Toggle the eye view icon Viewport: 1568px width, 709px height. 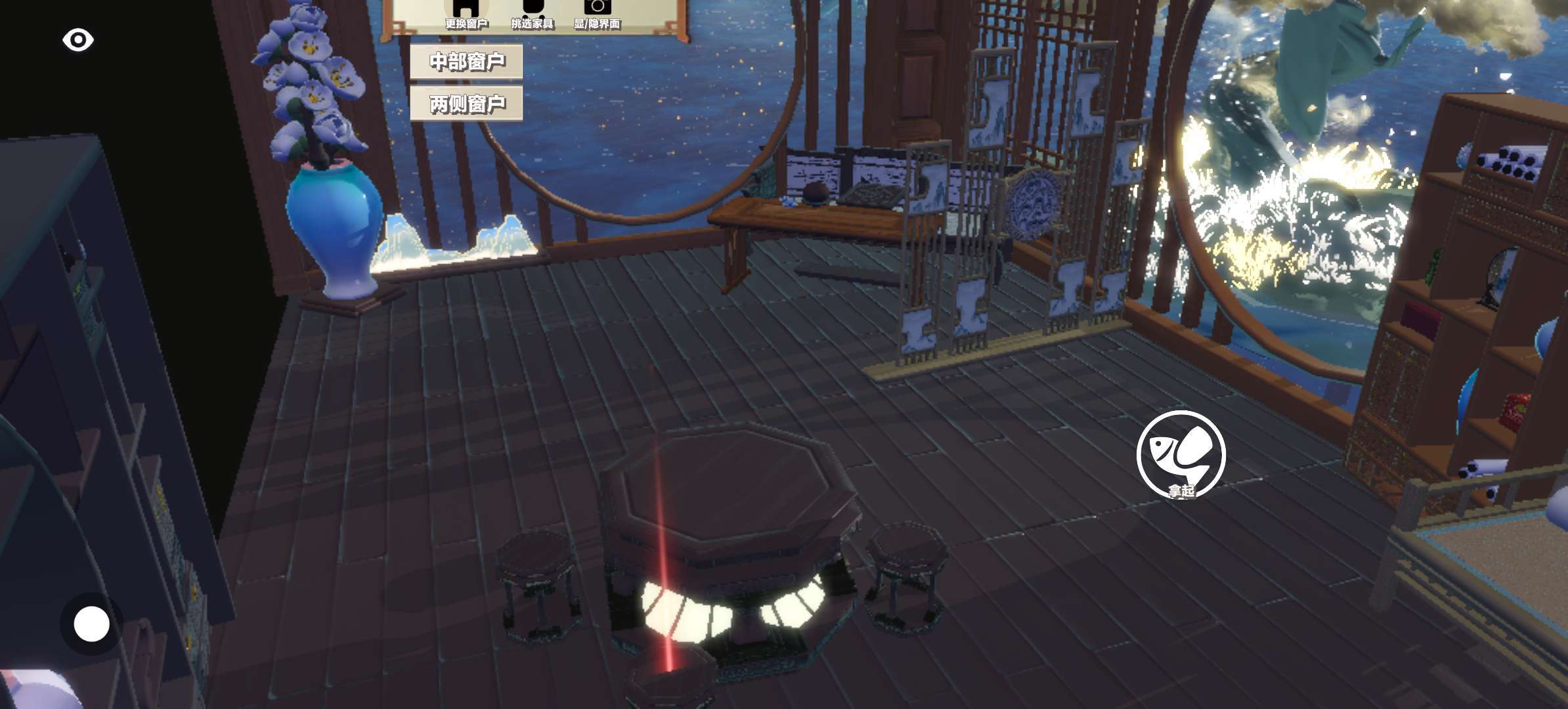click(x=78, y=40)
